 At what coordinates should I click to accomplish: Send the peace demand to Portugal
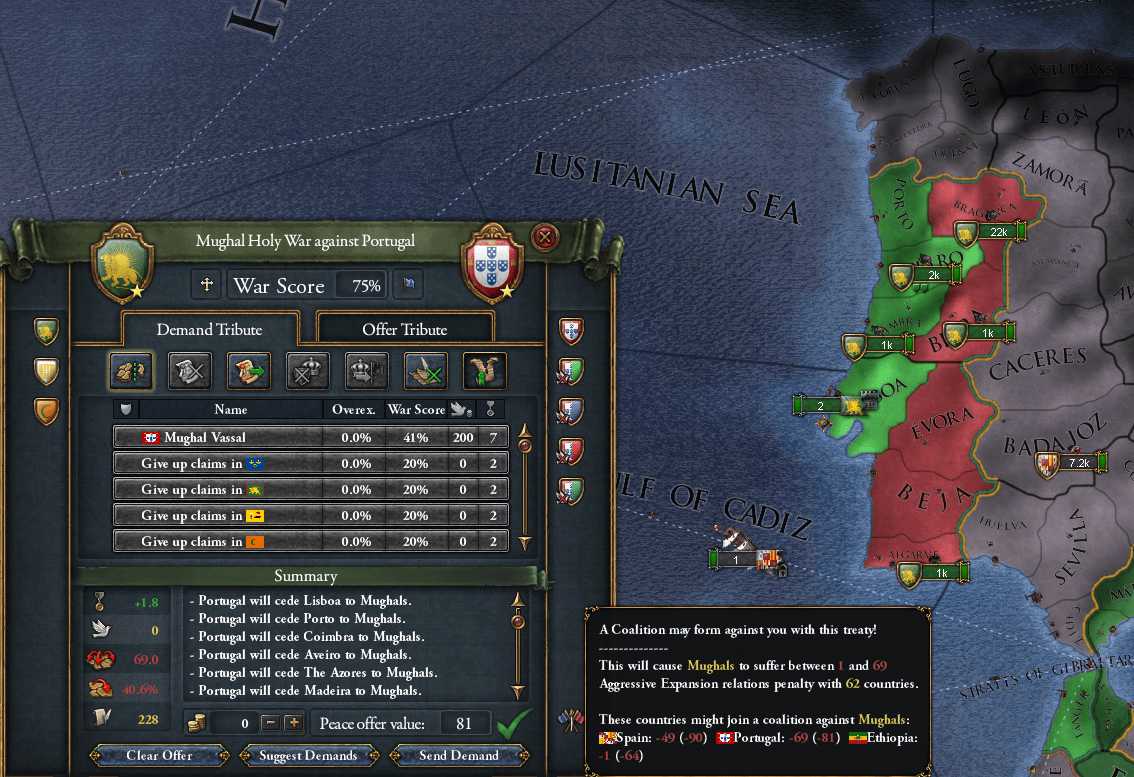[460, 755]
